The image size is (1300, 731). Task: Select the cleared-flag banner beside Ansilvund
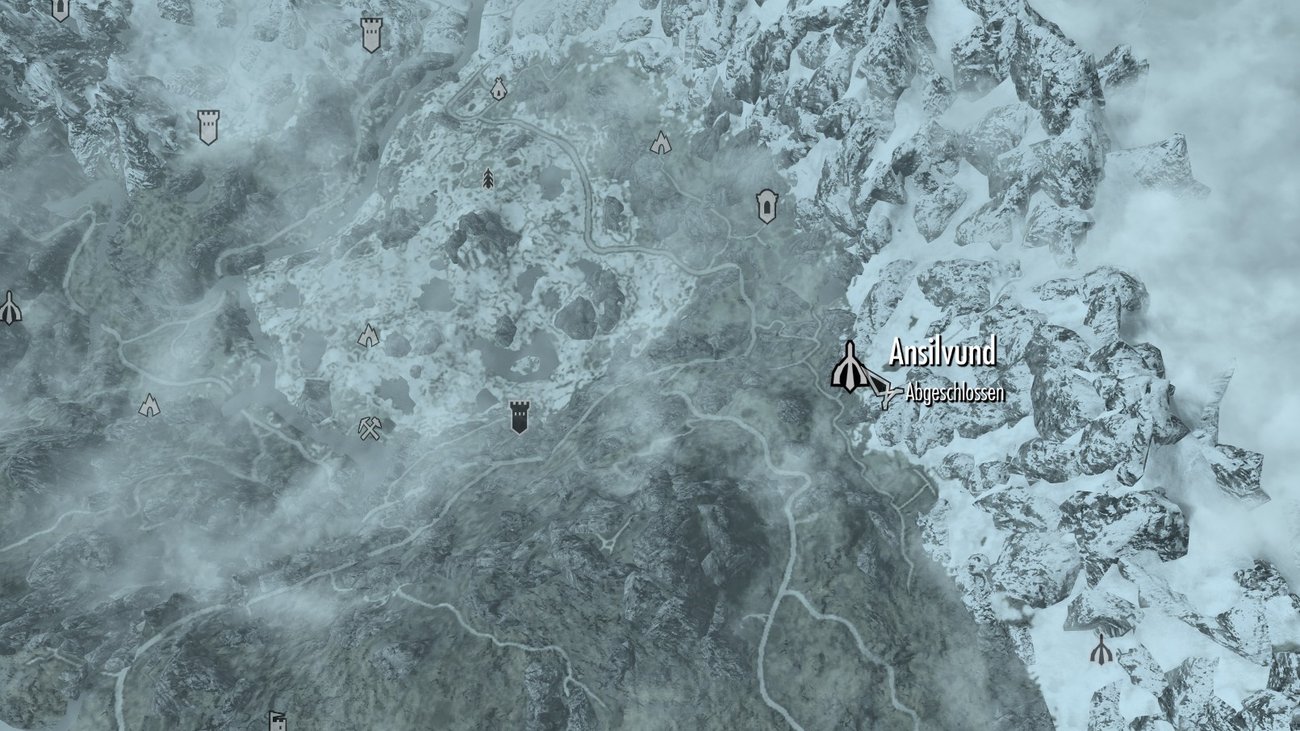pos(884,390)
